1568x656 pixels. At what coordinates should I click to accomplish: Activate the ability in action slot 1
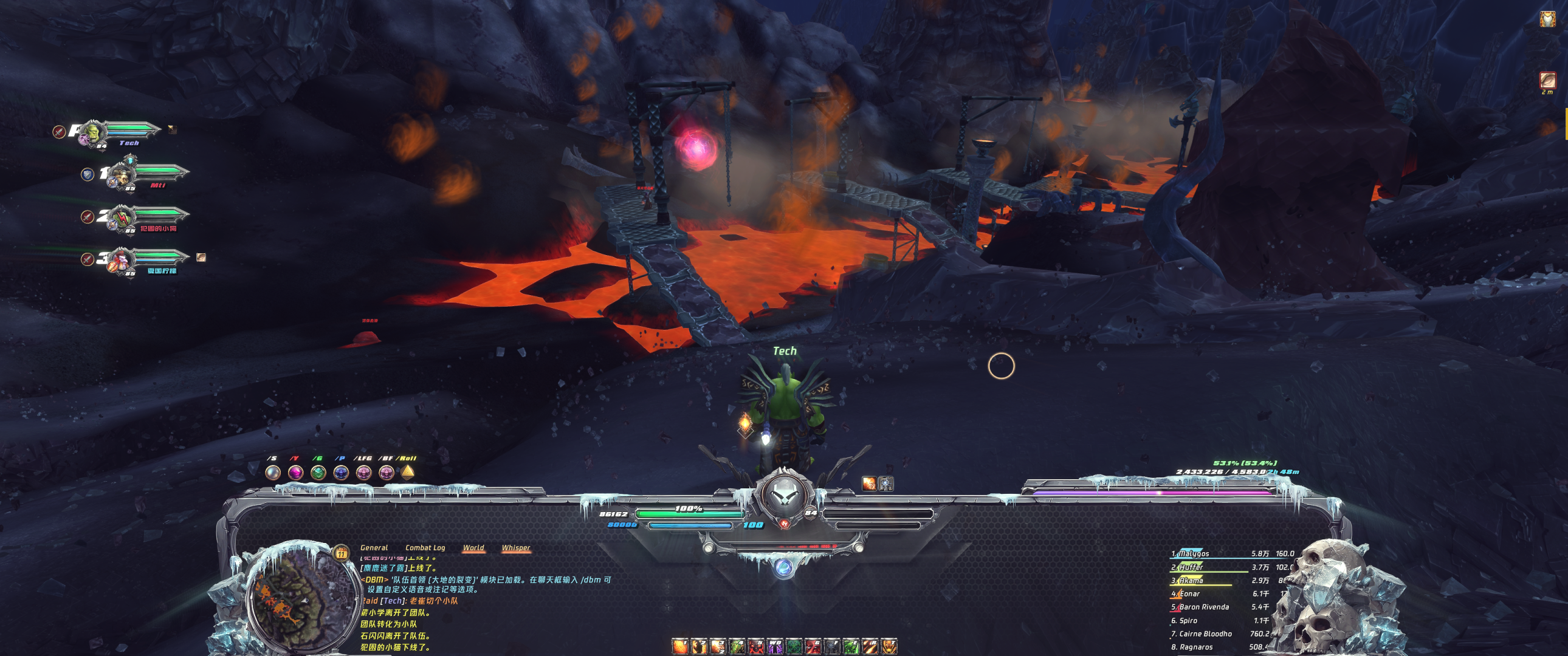click(x=680, y=646)
